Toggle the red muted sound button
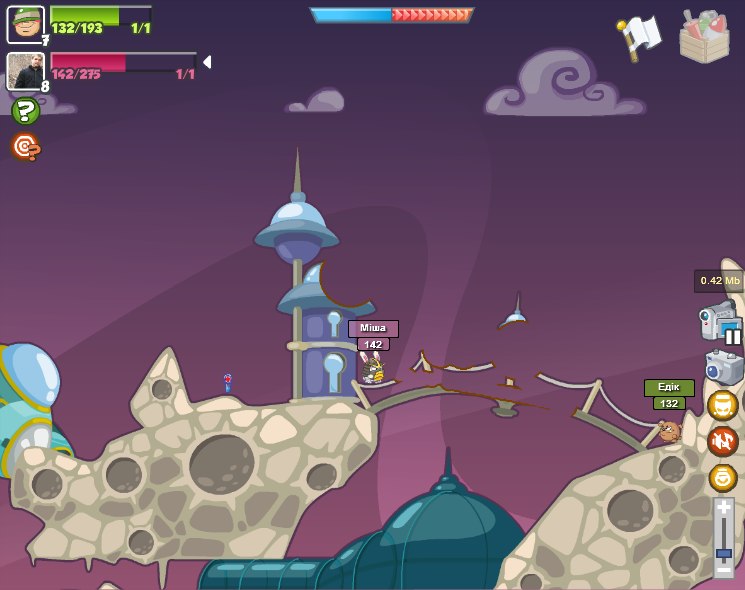745x590 pixels. coord(722,441)
